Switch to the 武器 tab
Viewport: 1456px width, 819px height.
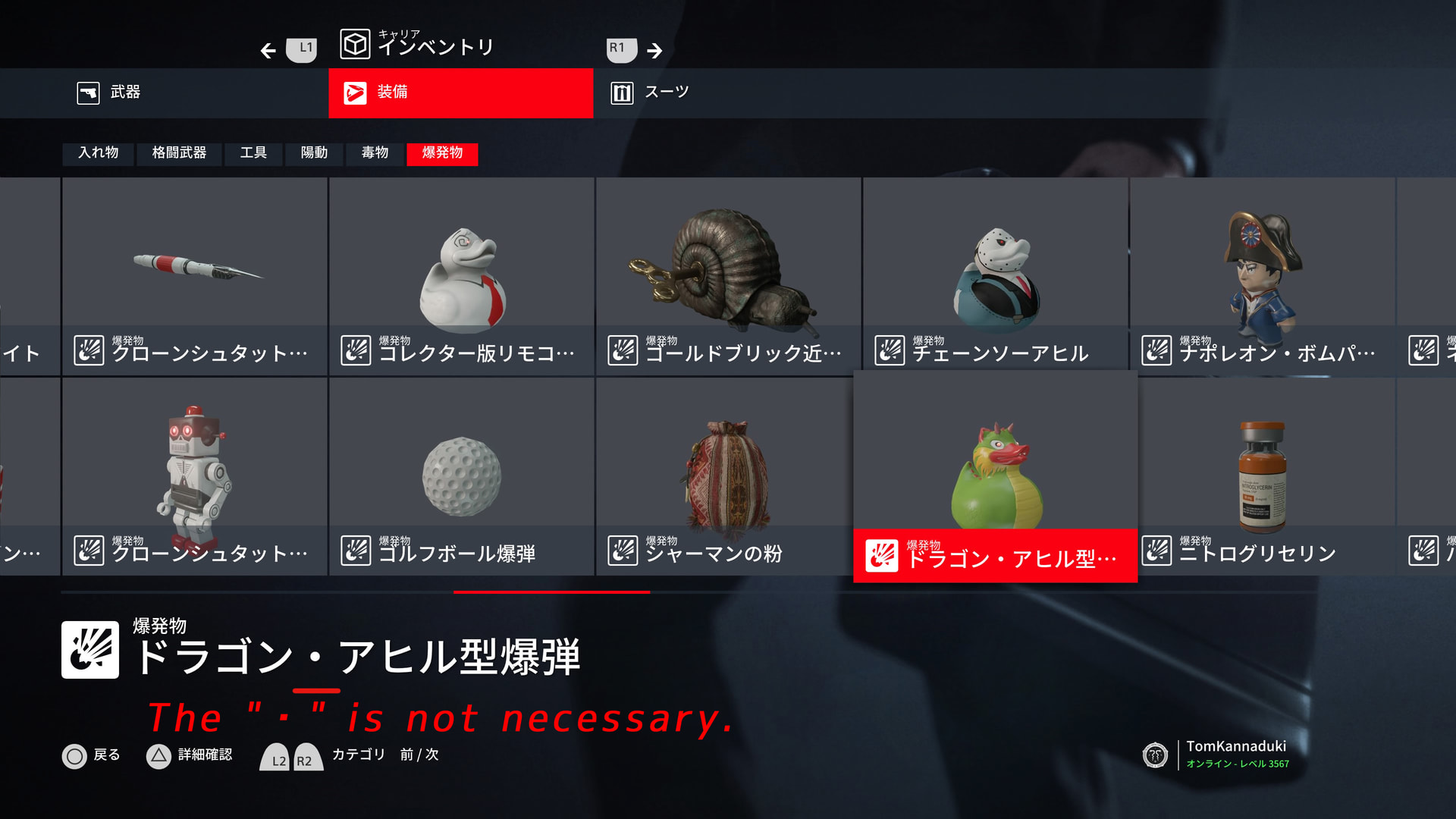pos(125,93)
